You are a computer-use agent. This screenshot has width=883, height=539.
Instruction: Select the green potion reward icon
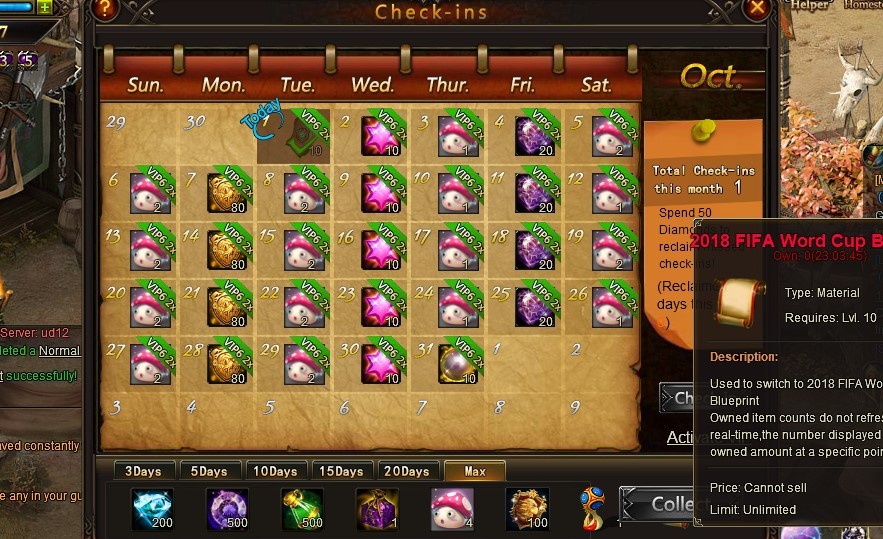click(300, 508)
